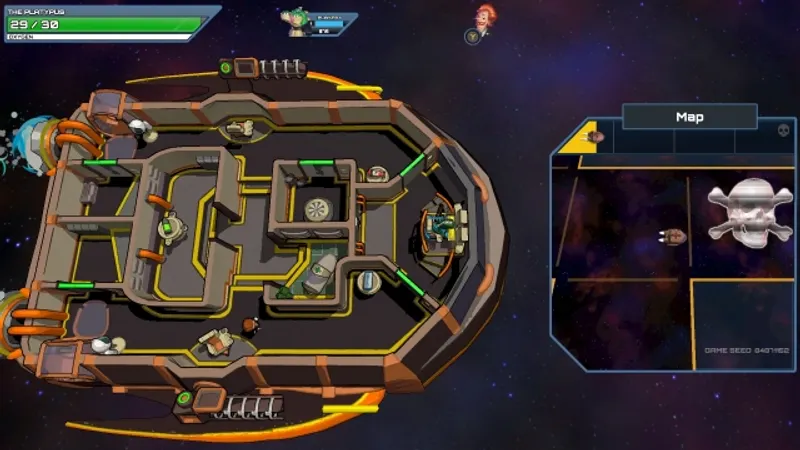
Task: Select the highlighted yellow sector in map strip
Action: click(582, 139)
